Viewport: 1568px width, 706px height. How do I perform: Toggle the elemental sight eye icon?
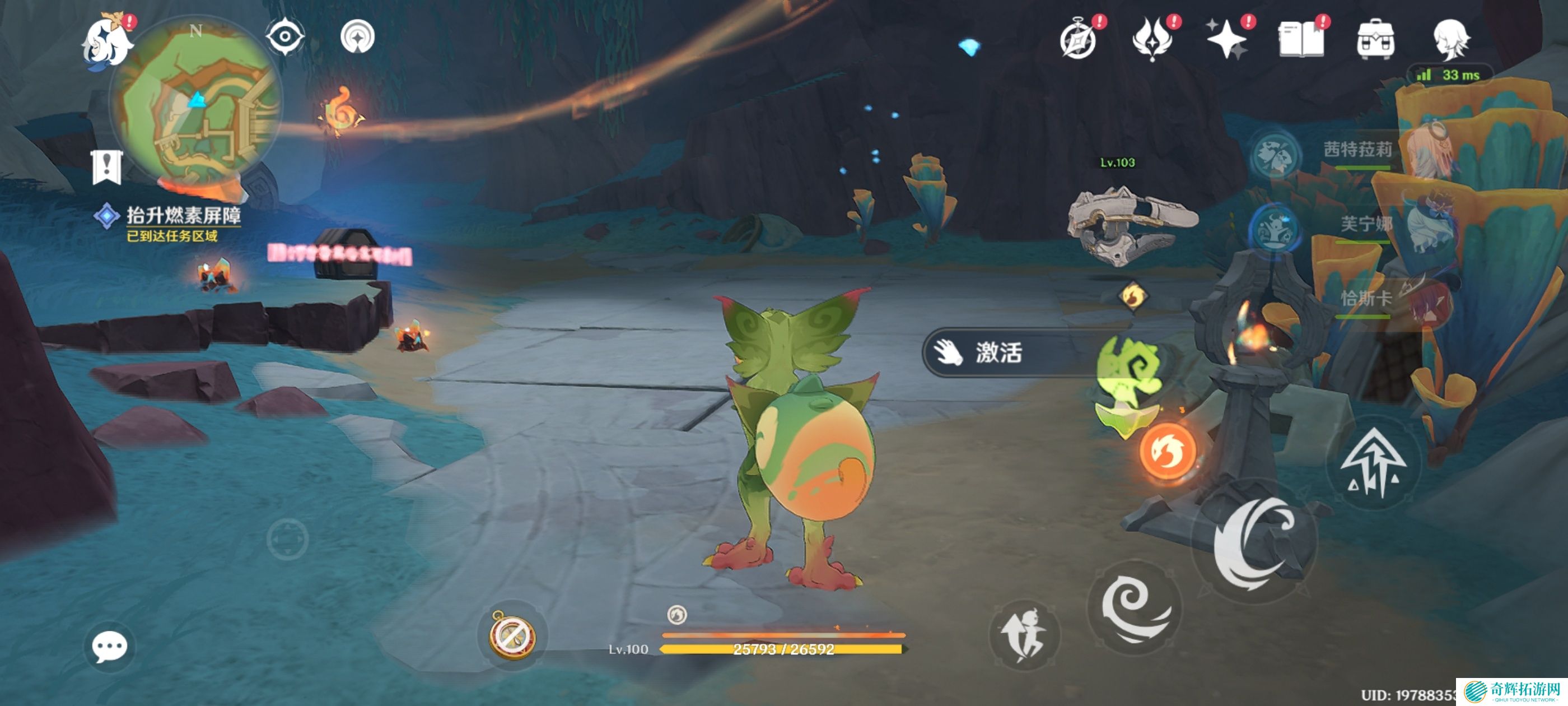click(x=285, y=37)
